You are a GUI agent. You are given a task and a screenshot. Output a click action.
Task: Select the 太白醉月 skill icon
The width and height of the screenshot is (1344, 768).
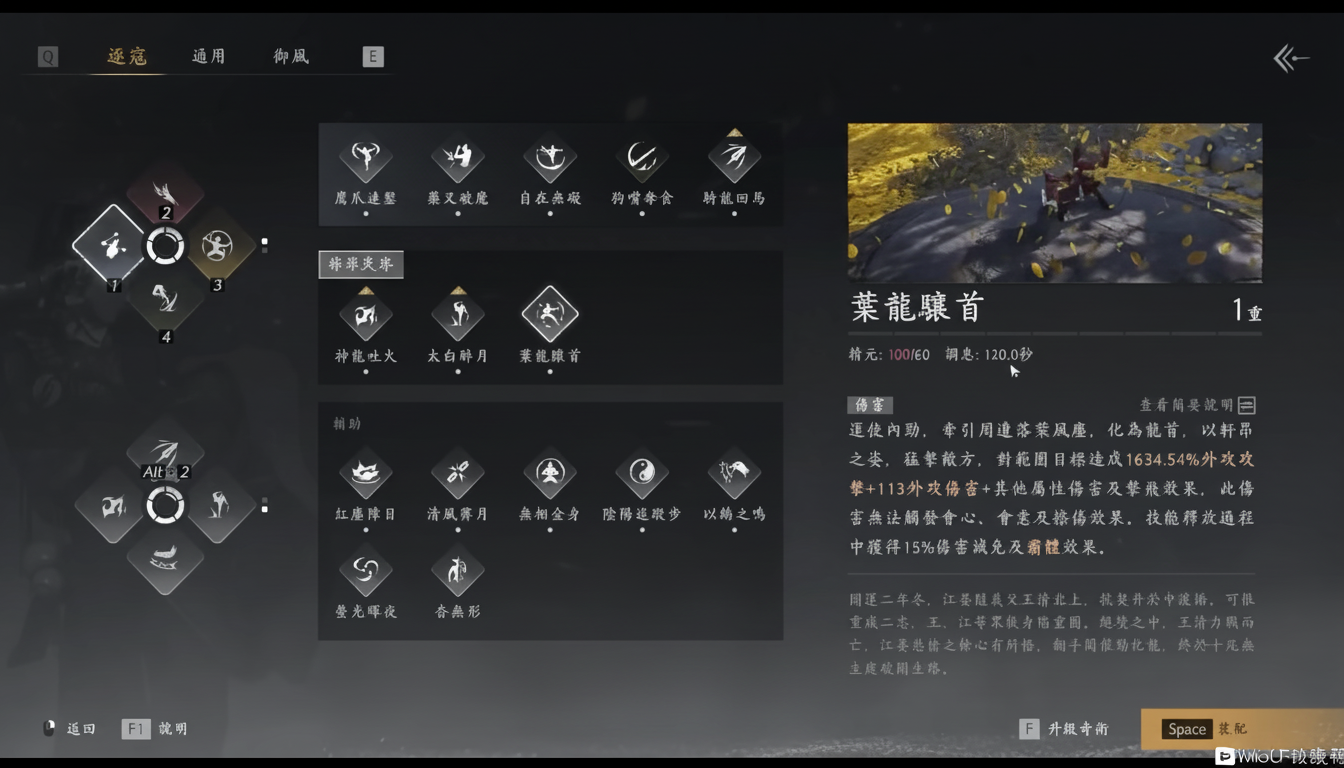(x=457, y=313)
